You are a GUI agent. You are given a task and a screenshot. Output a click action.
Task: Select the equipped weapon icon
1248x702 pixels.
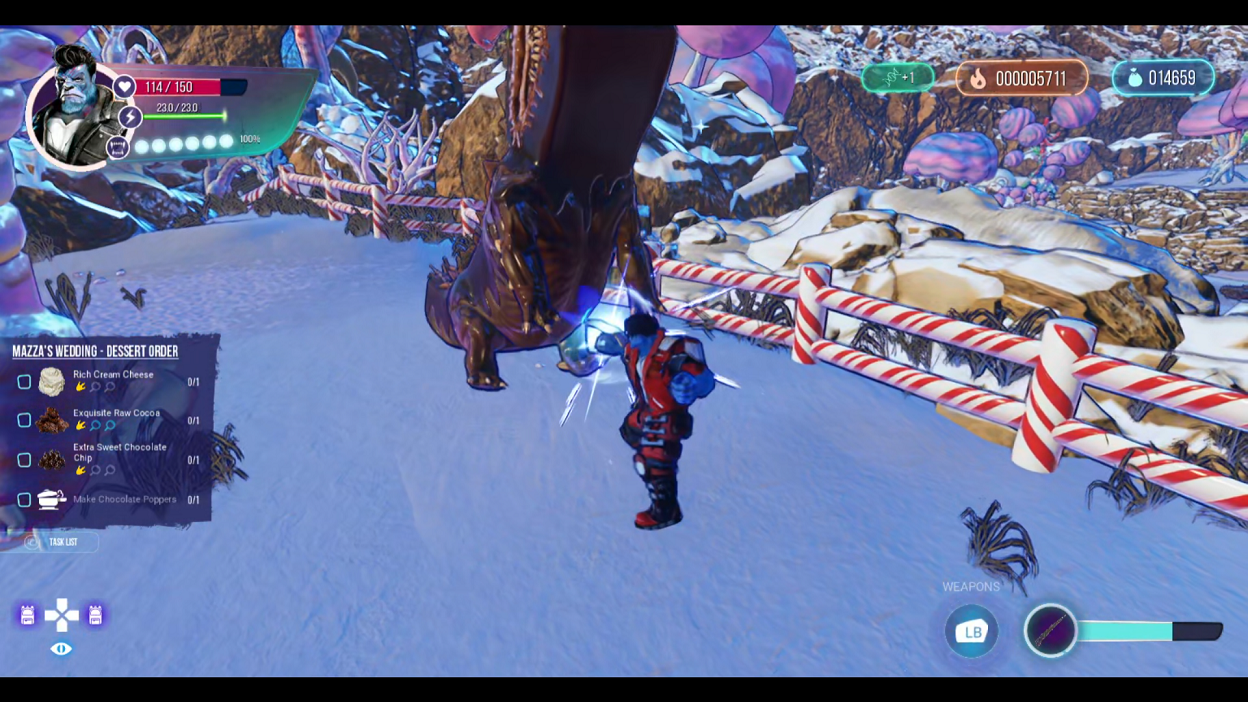[x=1050, y=631]
